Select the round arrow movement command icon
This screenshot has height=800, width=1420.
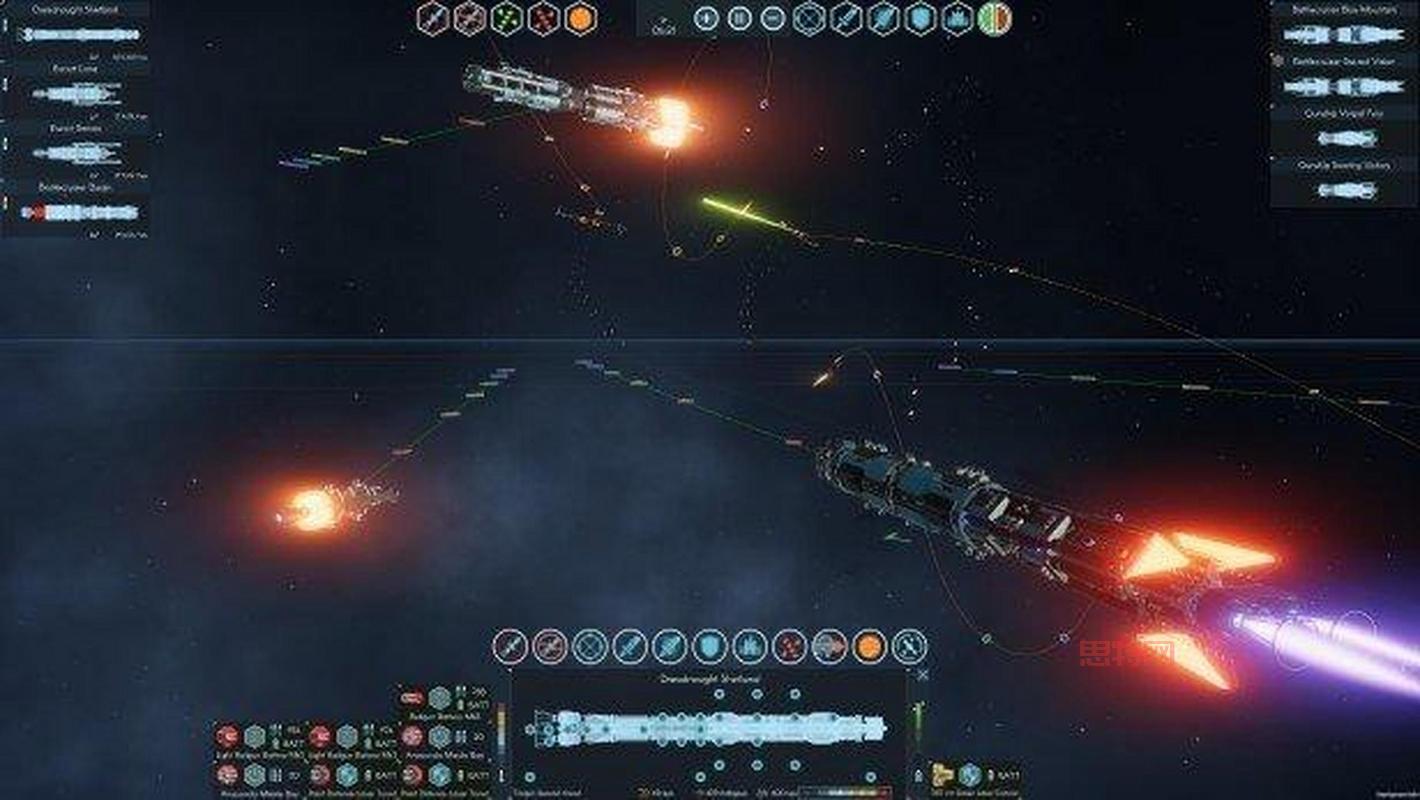(x=829, y=647)
